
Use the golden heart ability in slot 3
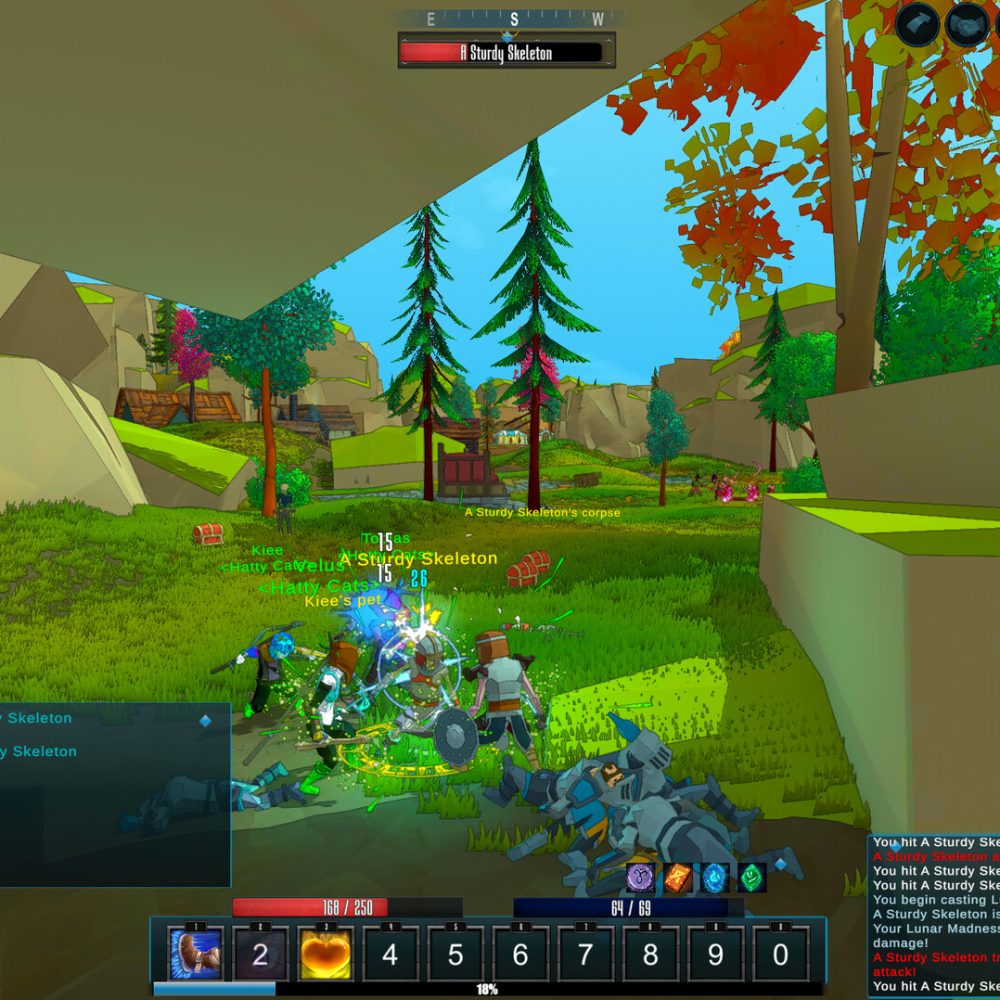325,953
